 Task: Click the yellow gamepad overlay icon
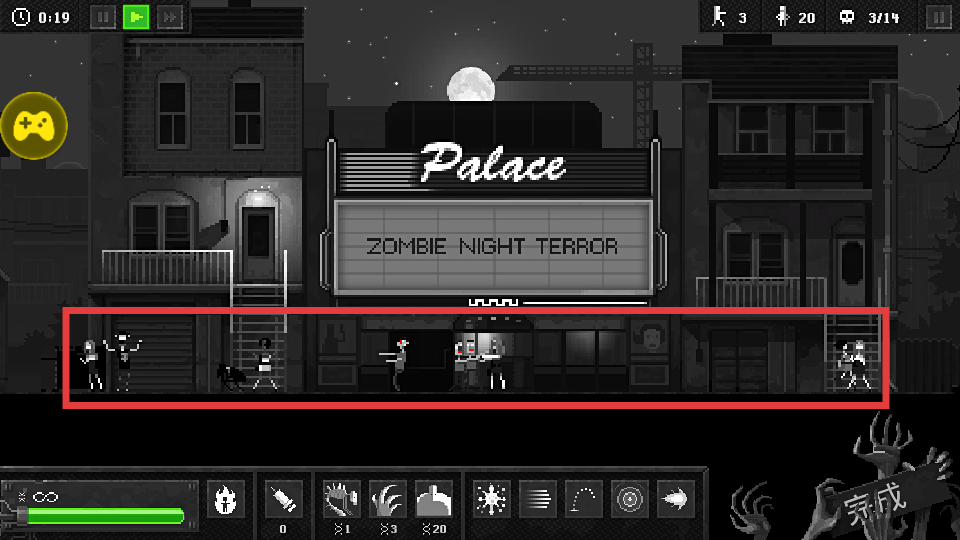34,126
